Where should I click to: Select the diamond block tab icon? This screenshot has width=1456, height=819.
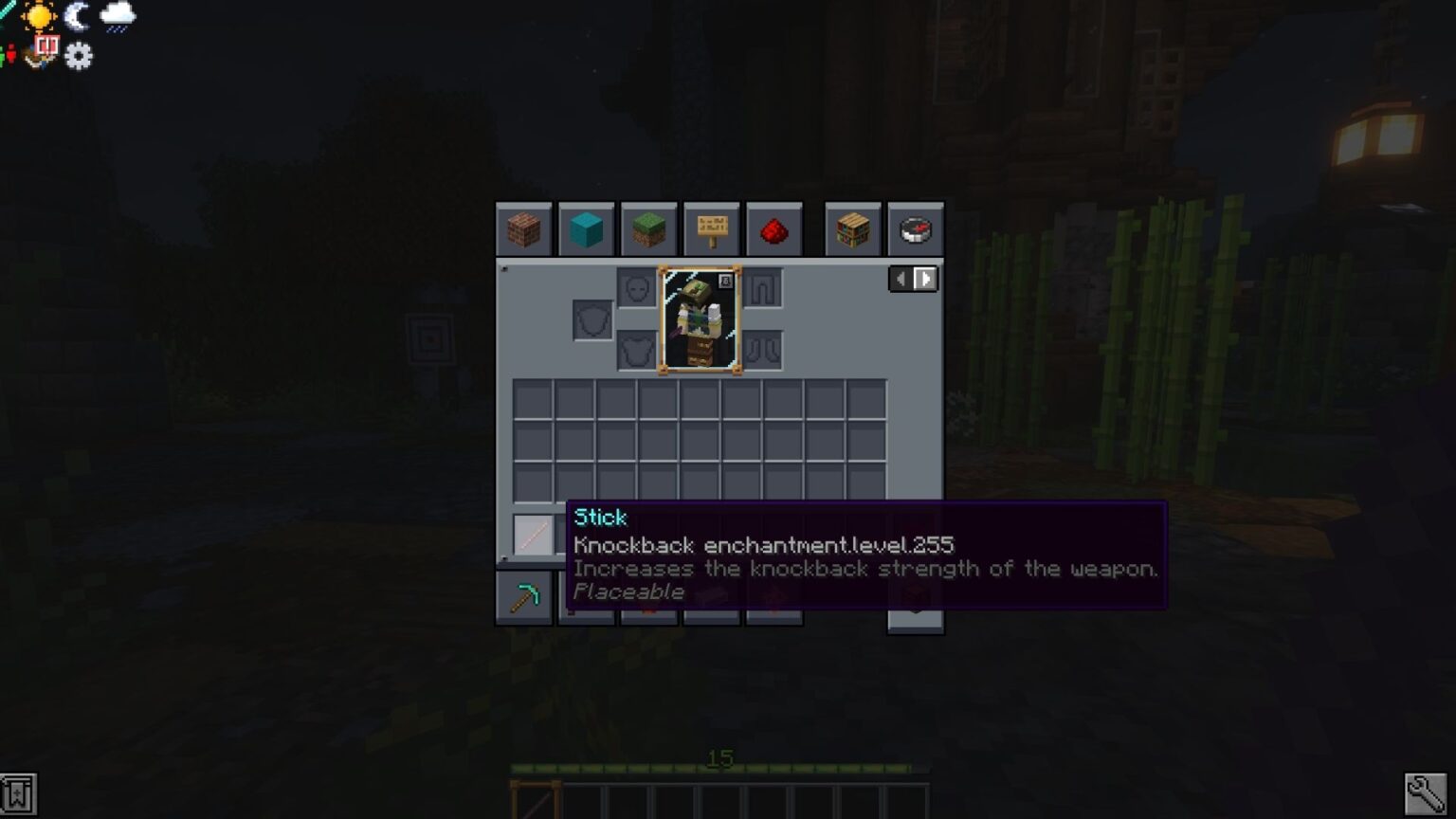click(586, 228)
